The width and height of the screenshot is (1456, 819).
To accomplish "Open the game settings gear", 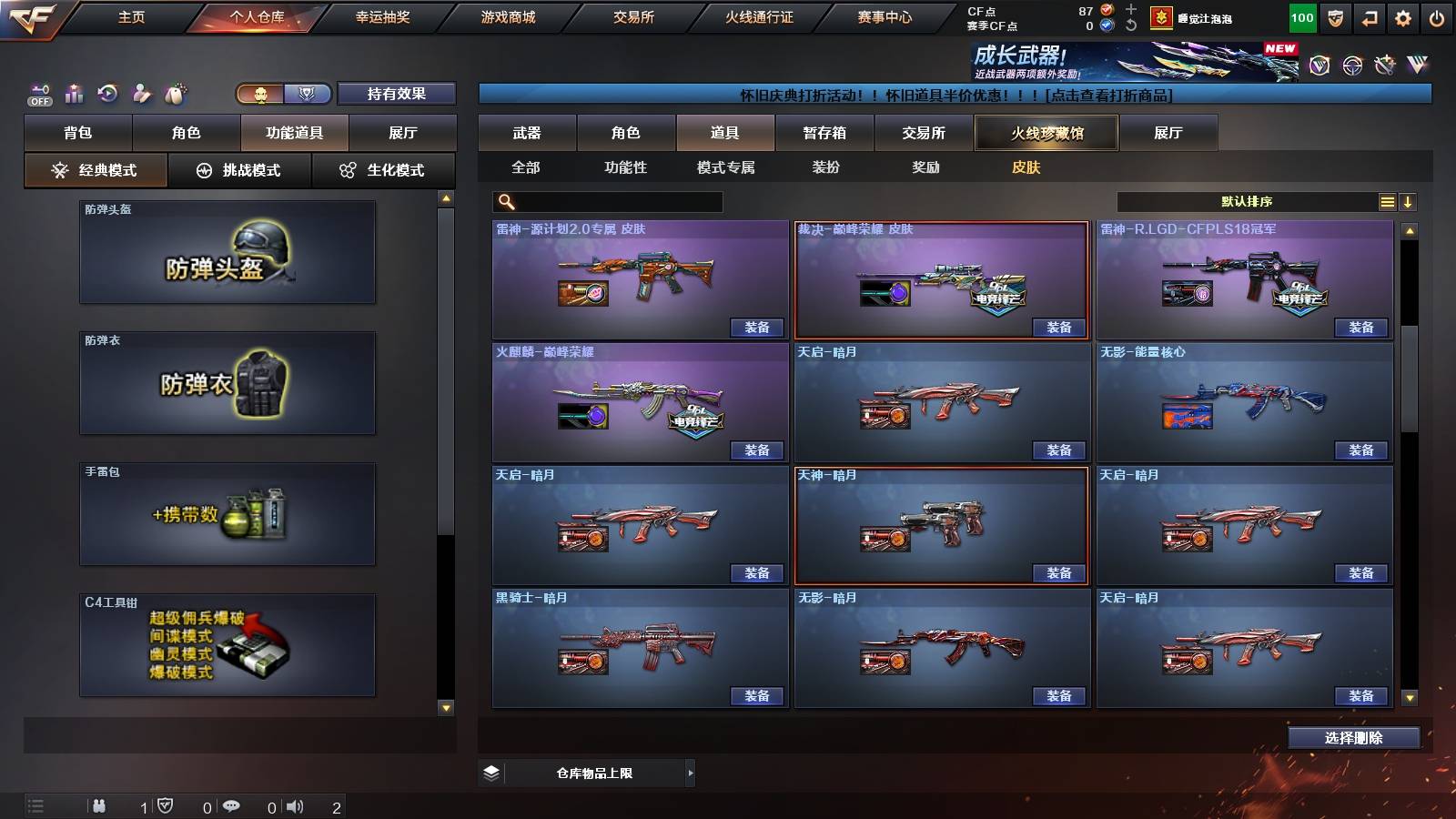I will point(1402,16).
